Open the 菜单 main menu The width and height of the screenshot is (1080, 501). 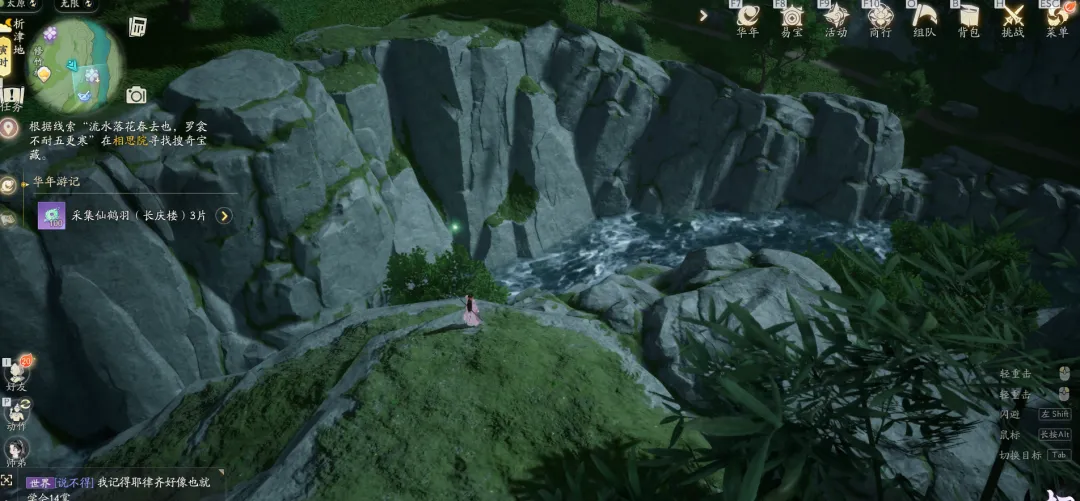[1056, 17]
